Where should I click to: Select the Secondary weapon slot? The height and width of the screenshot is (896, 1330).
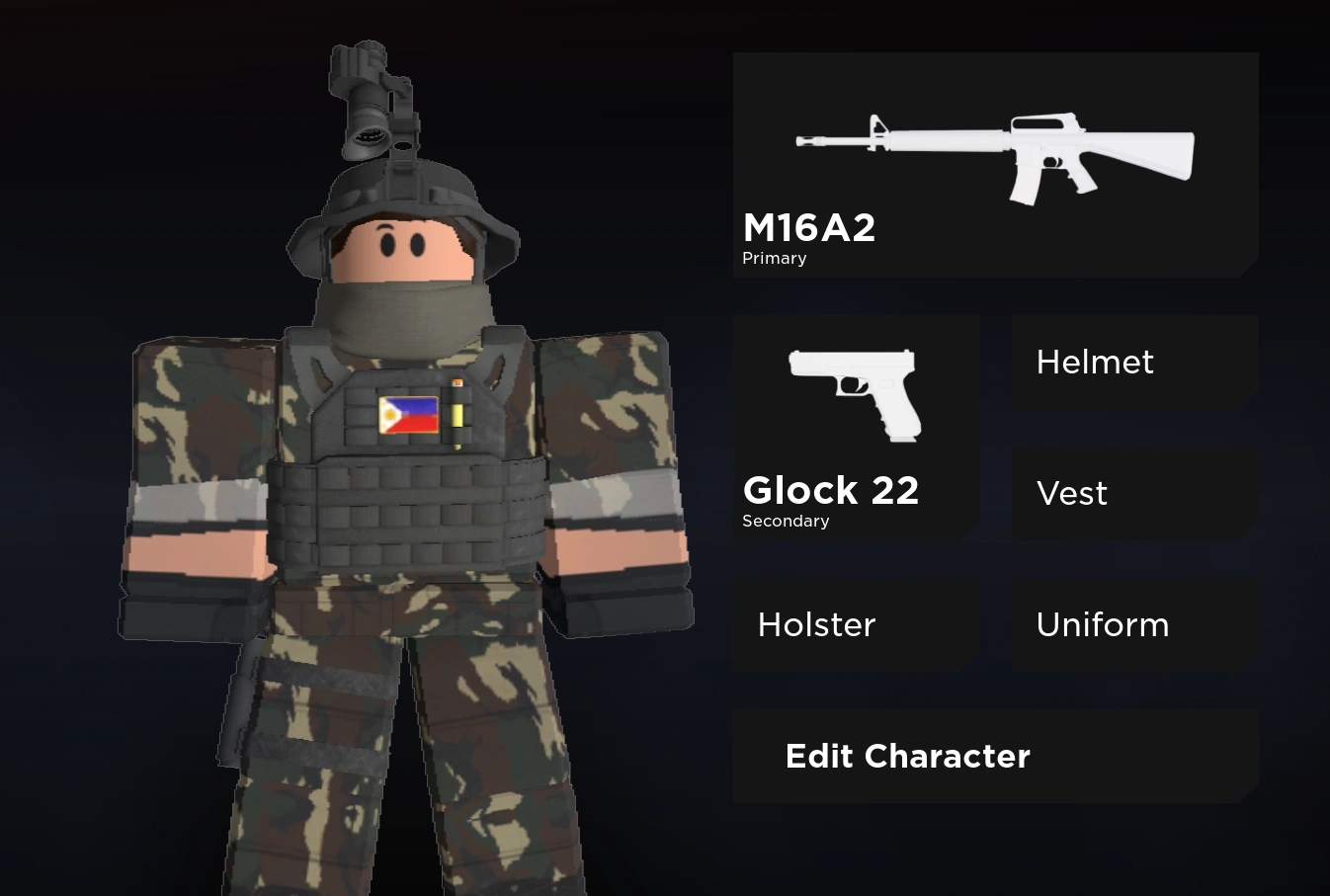pyautogui.click(x=856, y=427)
